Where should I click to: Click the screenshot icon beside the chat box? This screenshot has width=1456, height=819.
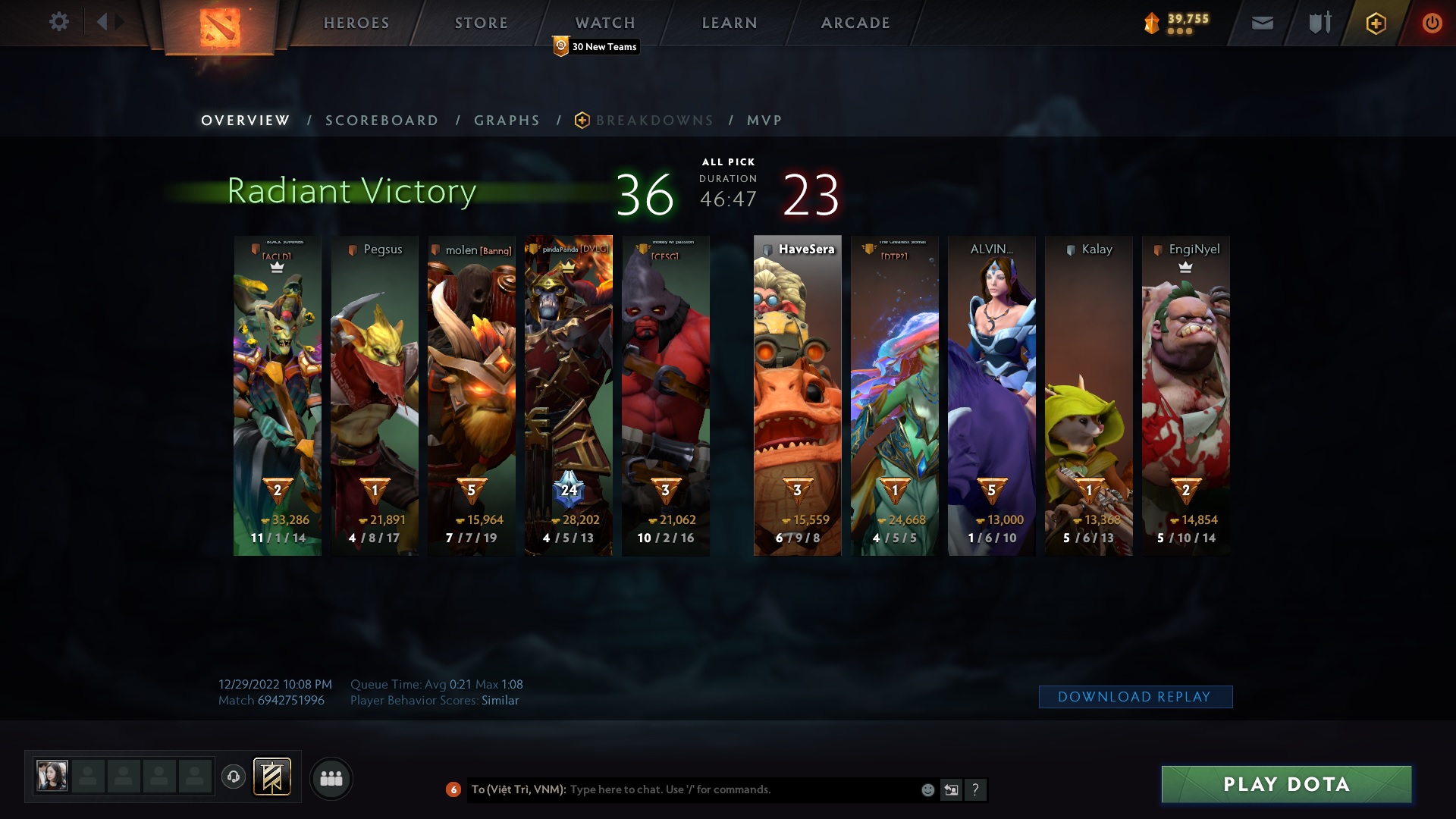(x=951, y=789)
